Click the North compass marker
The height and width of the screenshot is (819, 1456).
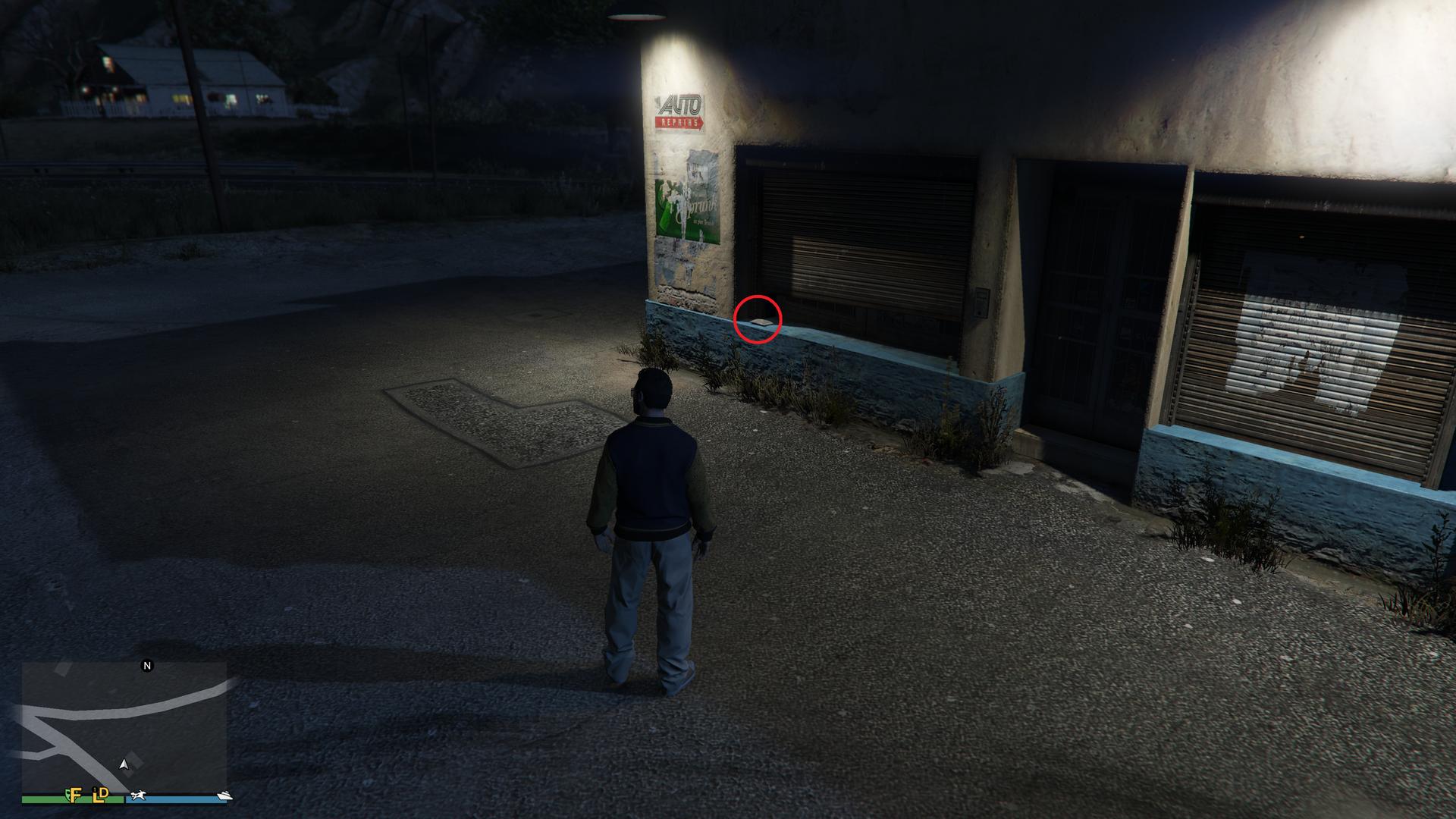148,666
